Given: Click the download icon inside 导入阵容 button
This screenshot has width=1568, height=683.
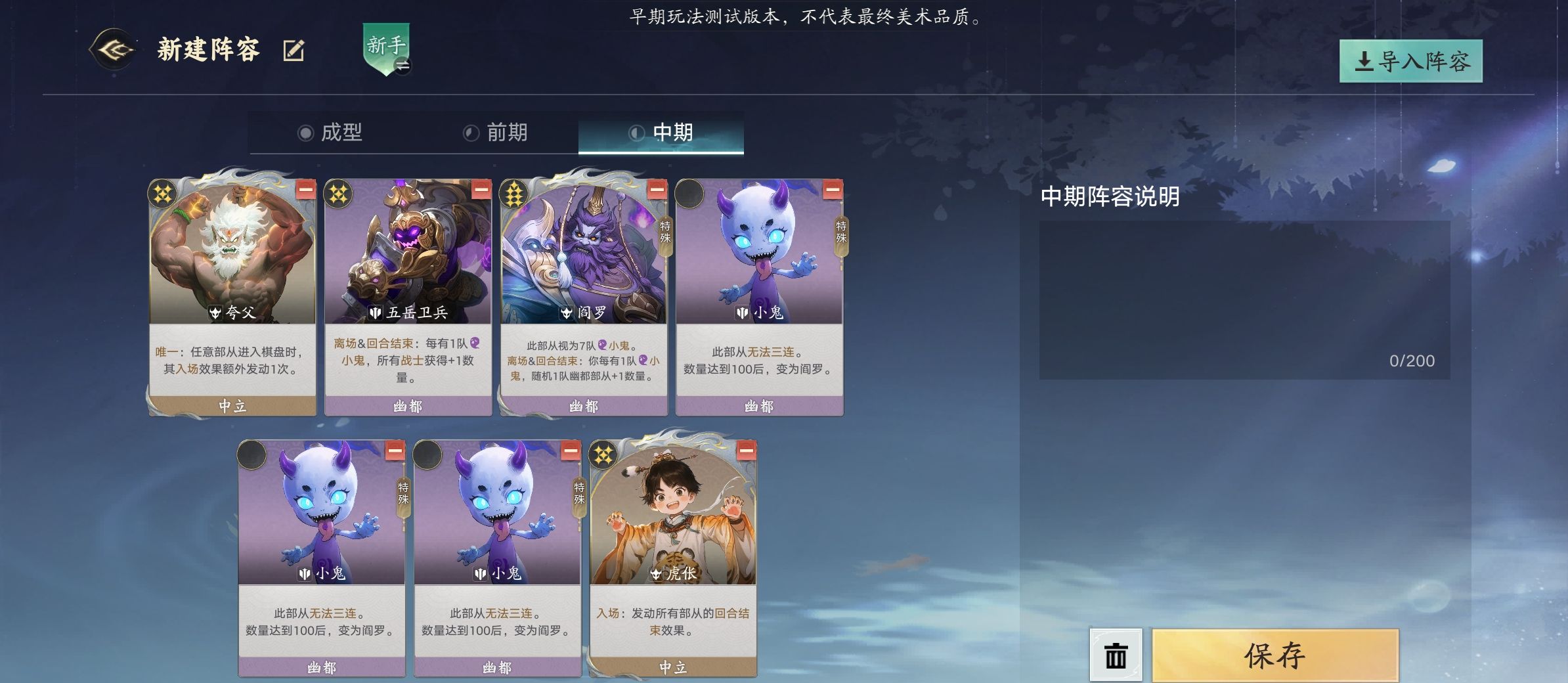Looking at the screenshot, I should click(x=1364, y=60).
